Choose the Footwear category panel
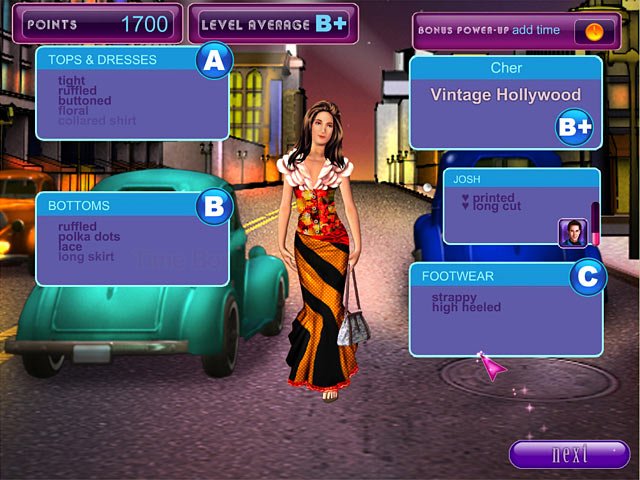This screenshot has width=640, height=480. [506, 309]
